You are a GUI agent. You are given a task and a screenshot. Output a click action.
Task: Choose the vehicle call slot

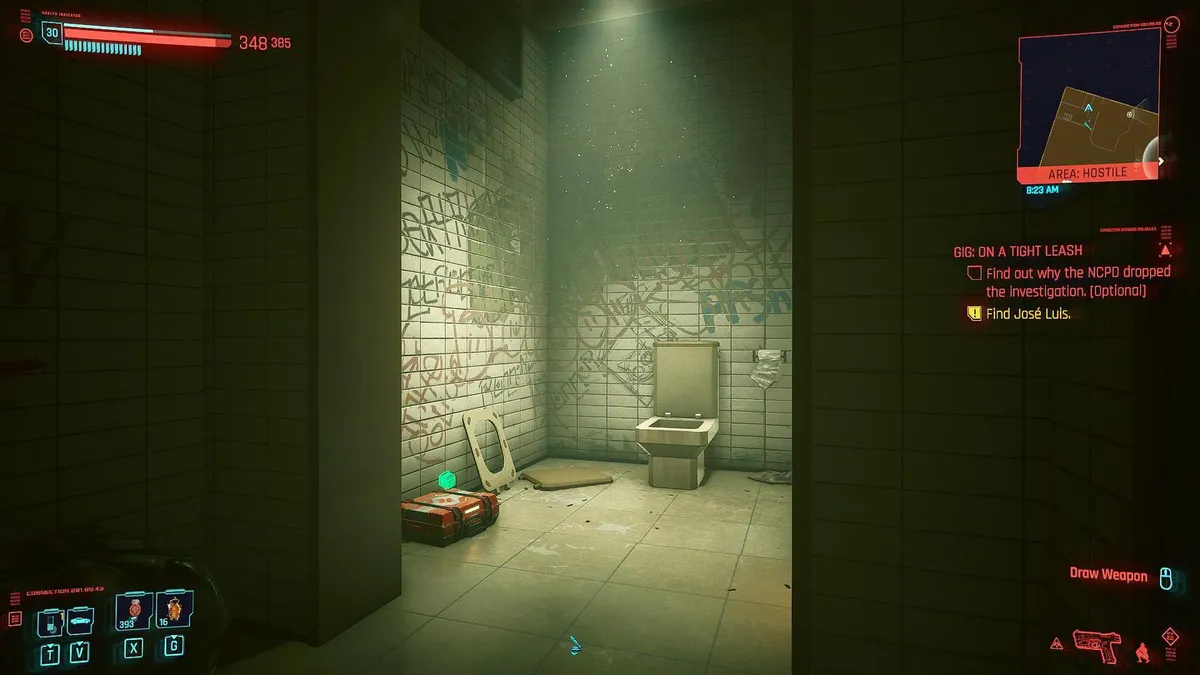click(x=80, y=622)
